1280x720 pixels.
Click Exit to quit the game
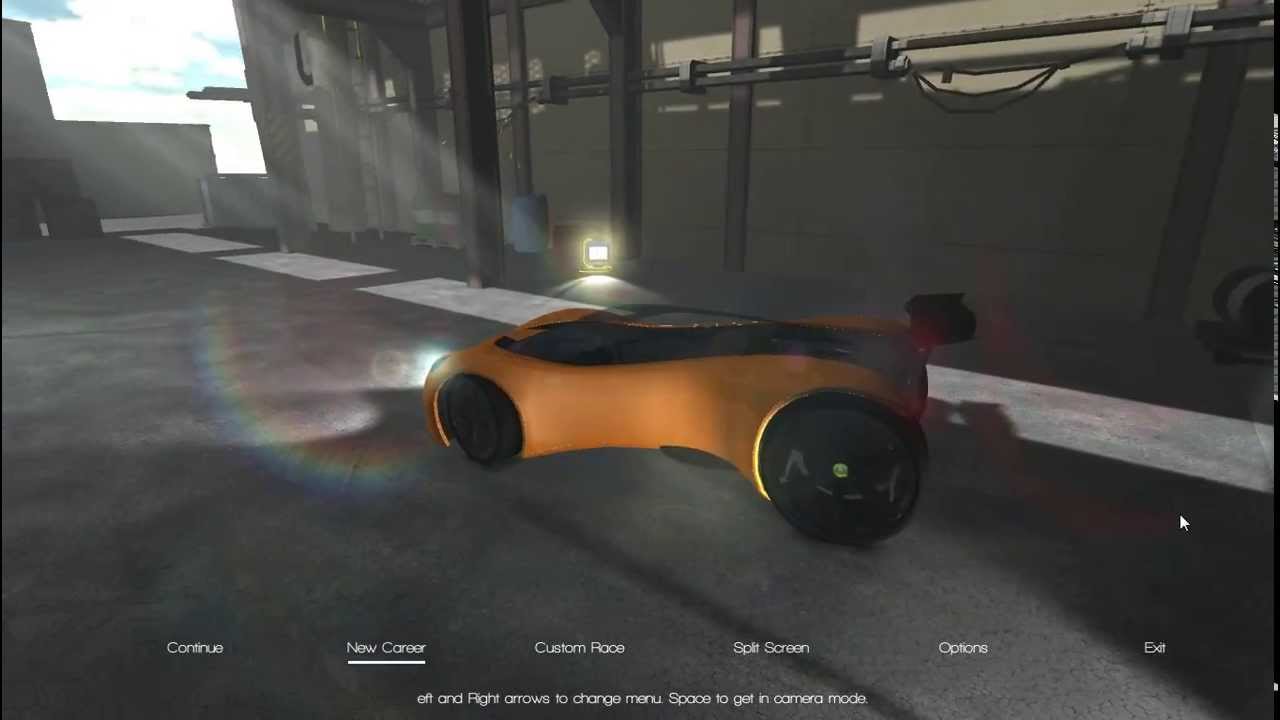[1154, 647]
